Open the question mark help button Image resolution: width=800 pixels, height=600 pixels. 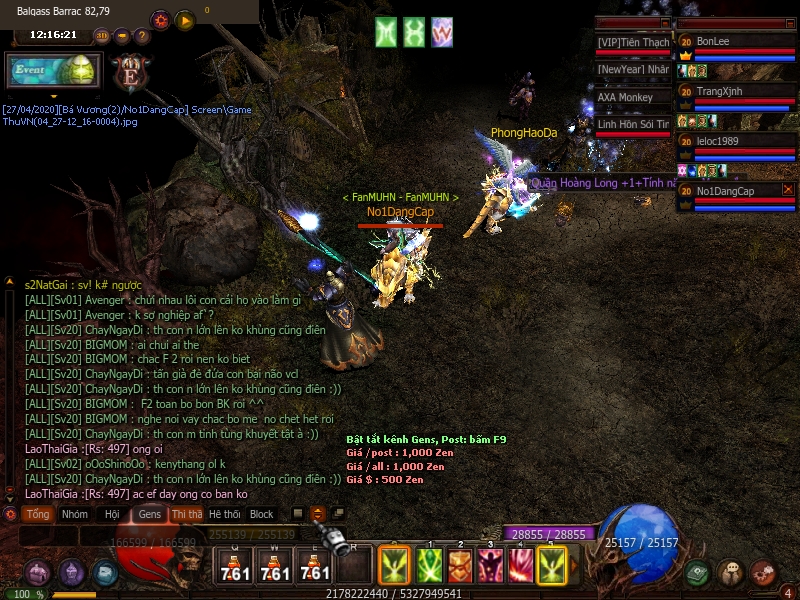pyautogui.click(x=142, y=36)
